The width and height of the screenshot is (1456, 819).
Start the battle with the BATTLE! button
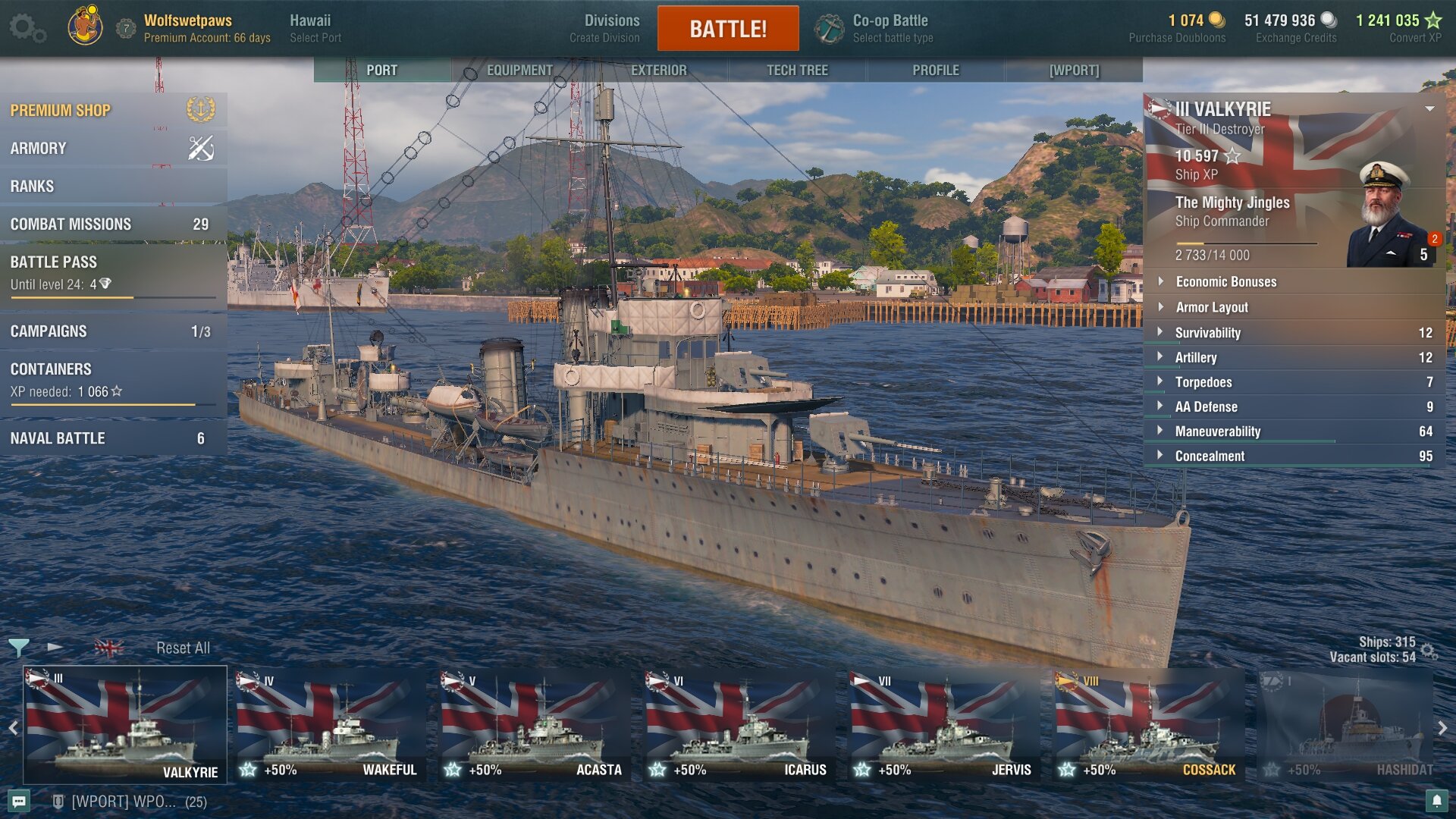click(x=727, y=29)
